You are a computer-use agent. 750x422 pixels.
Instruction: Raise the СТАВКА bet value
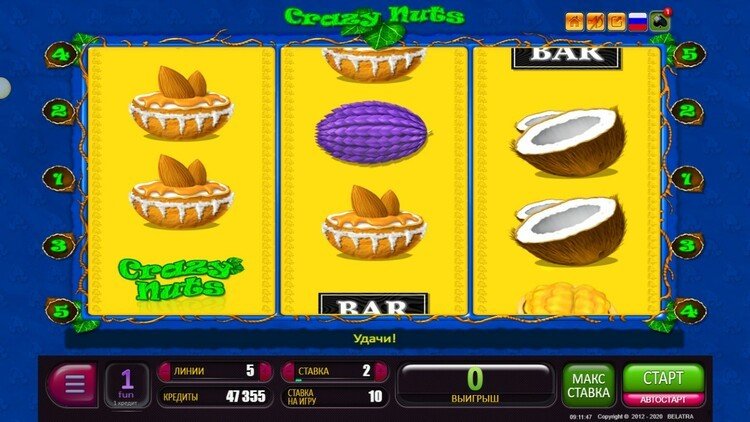coord(383,371)
